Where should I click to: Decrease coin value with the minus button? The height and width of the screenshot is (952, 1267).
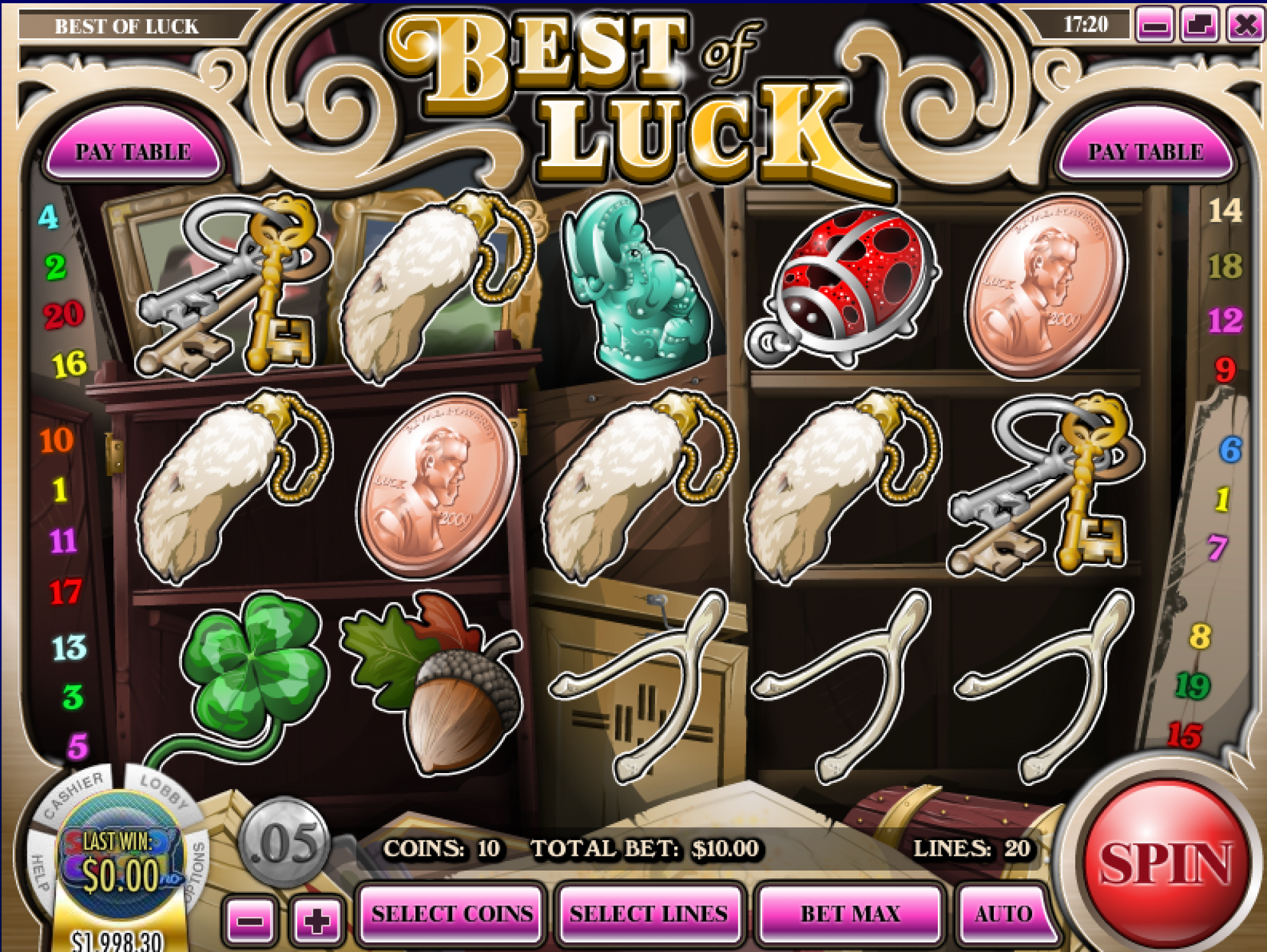coord(250,921)
